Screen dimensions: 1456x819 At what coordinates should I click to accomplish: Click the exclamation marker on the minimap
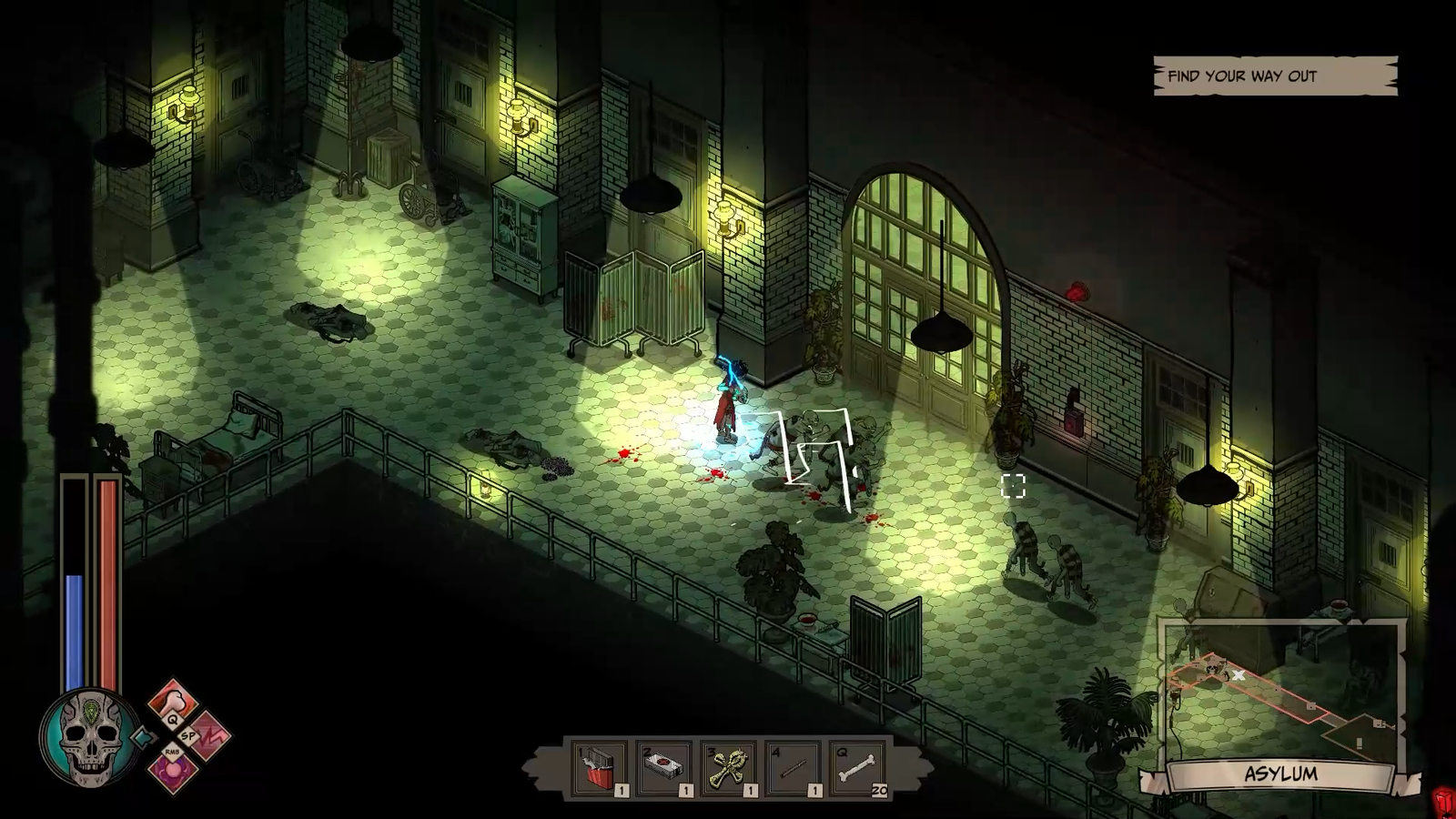coord(1360,744)
